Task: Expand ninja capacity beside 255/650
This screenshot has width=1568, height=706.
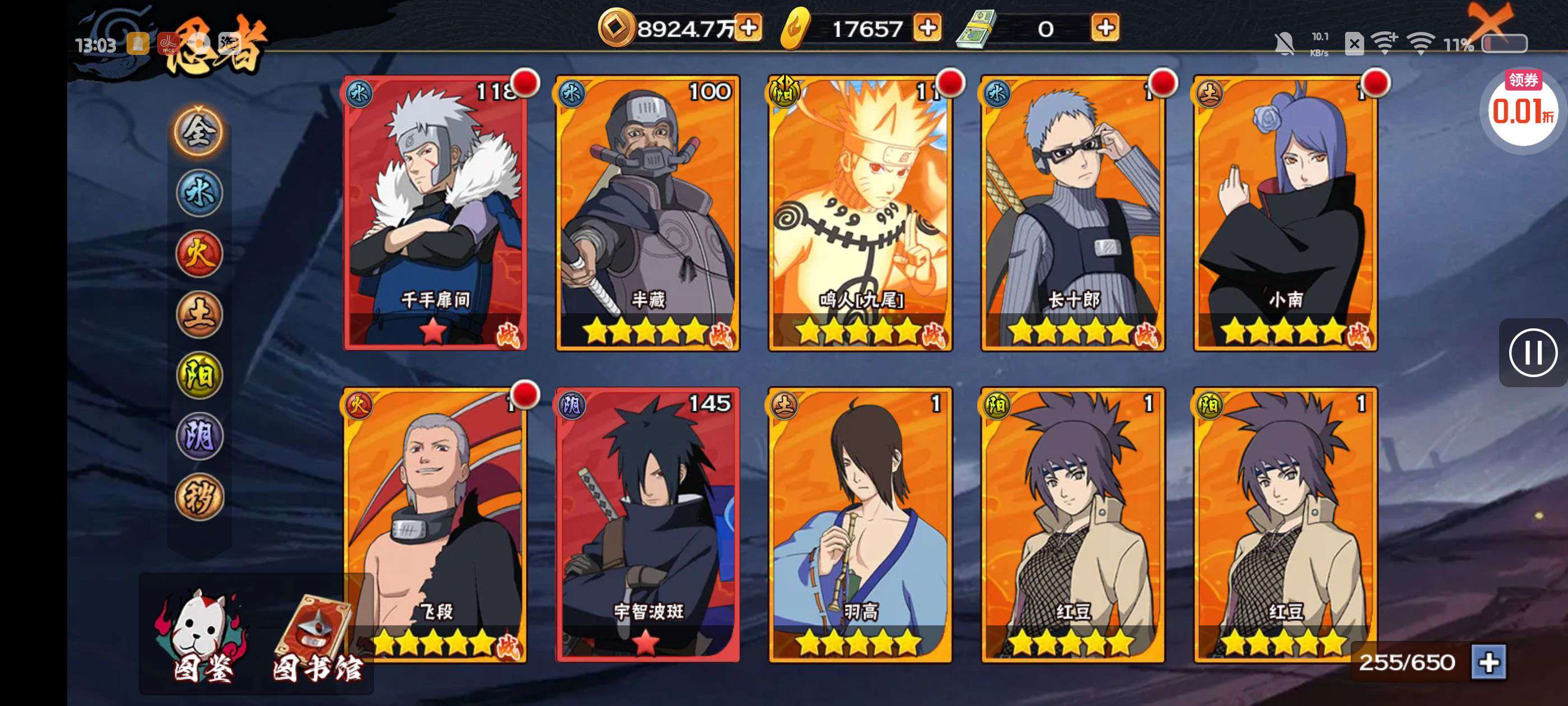Action: (x=1488, y=662)
